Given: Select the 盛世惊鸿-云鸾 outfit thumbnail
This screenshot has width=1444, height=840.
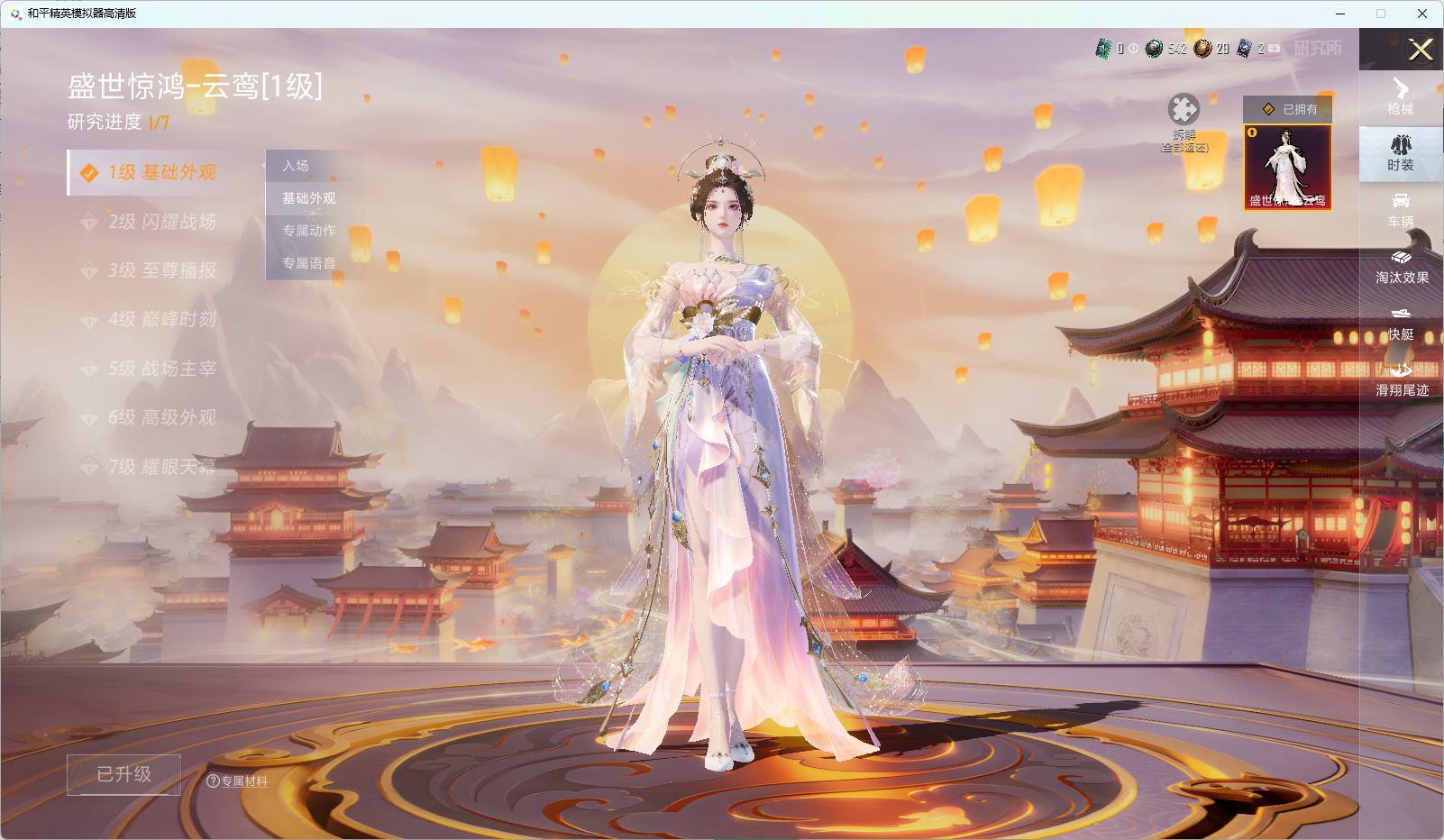Looking at the screenshot, I should pos(1289,168).
